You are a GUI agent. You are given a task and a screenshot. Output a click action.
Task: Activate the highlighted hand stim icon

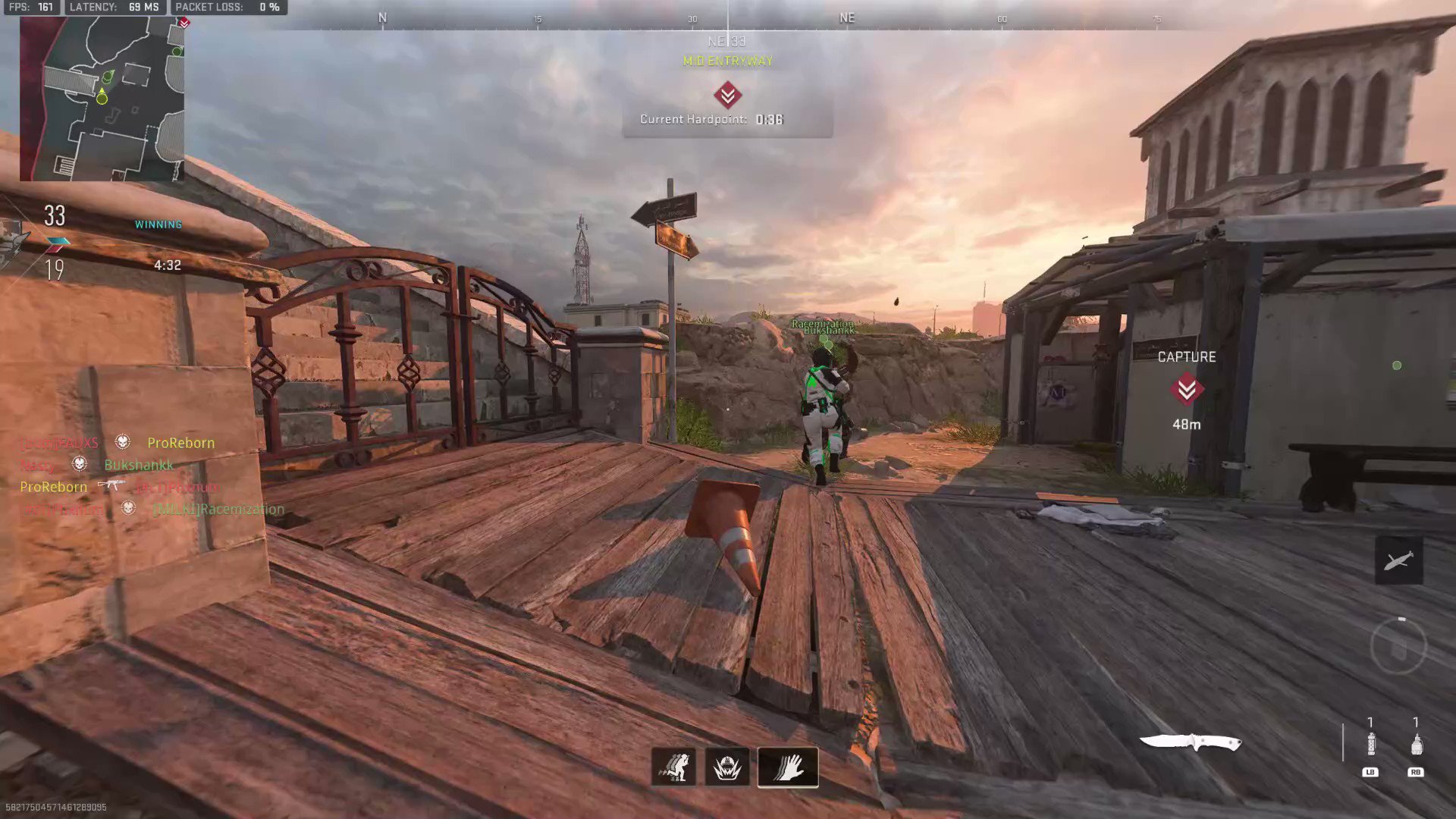click(x=787, y=767)
